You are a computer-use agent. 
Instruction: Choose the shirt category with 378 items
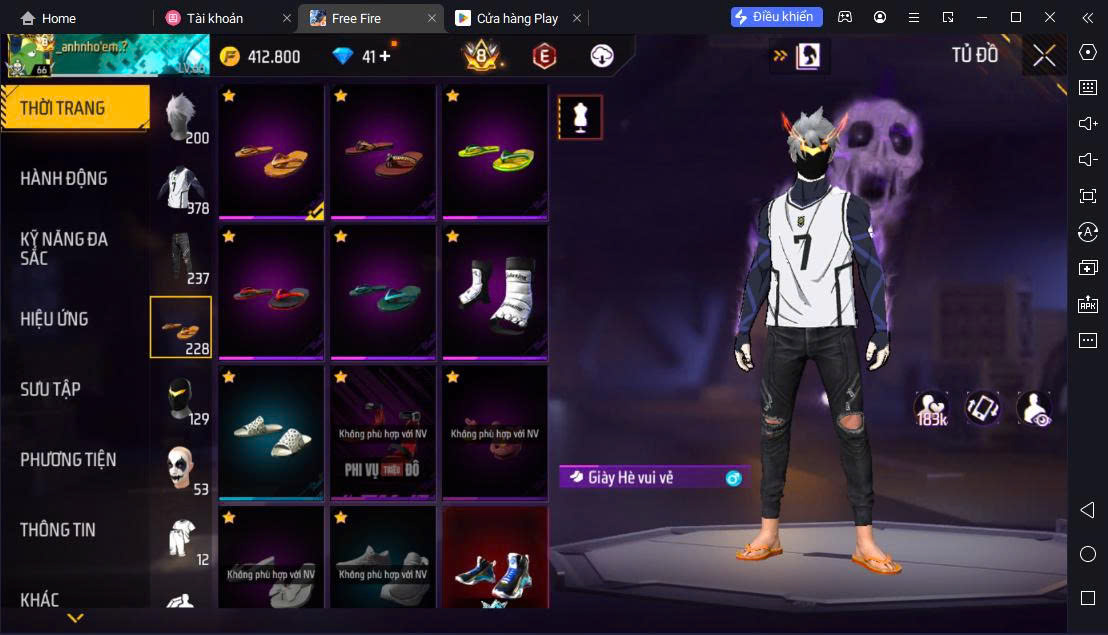point(181,189)
